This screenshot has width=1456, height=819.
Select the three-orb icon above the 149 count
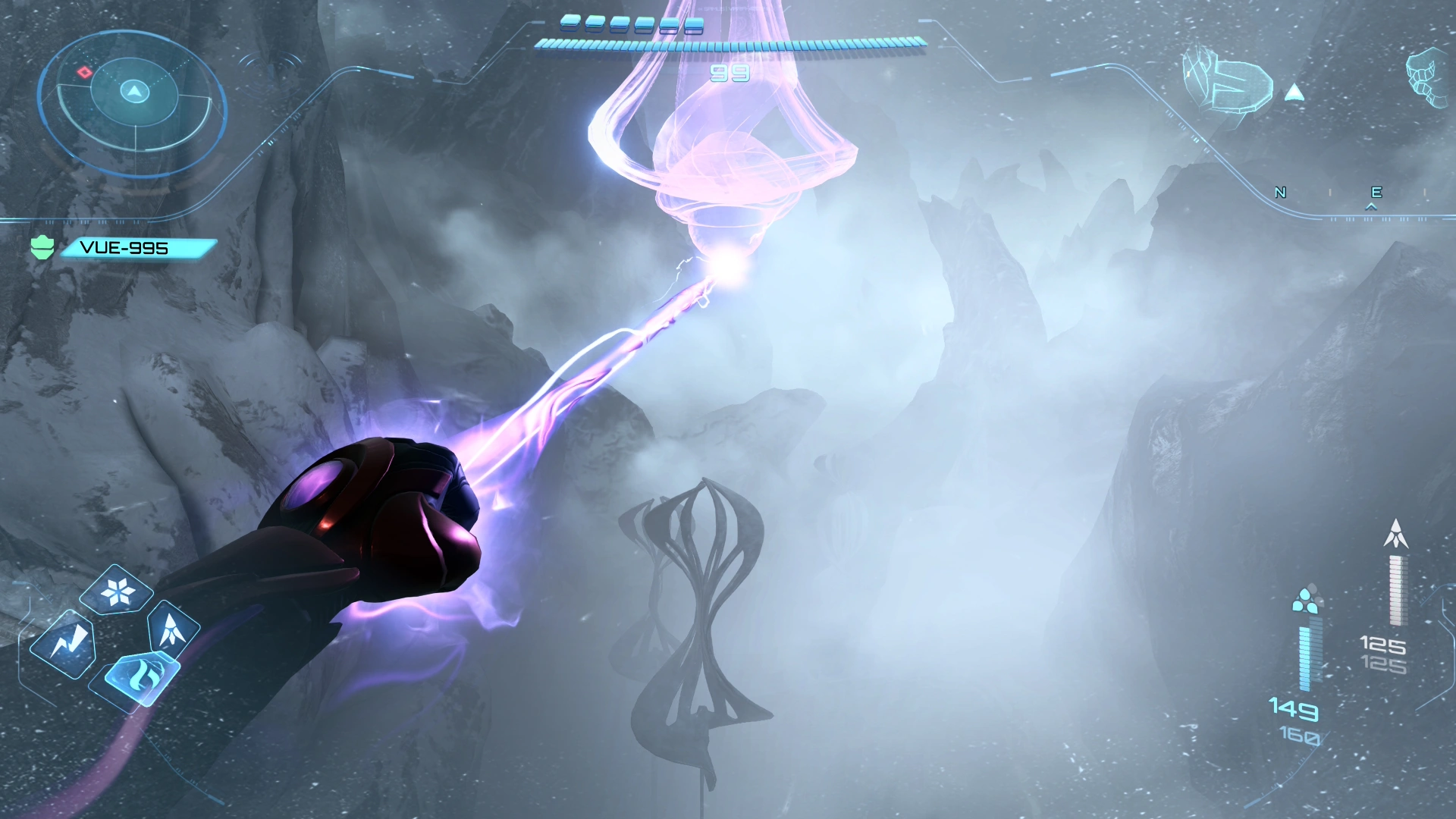pos(1304,601)
